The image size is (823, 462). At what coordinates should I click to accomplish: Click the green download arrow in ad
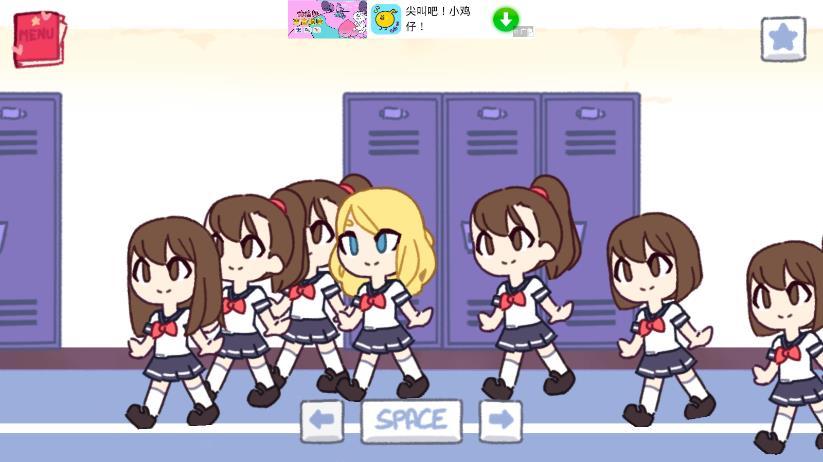pos(506,19)
